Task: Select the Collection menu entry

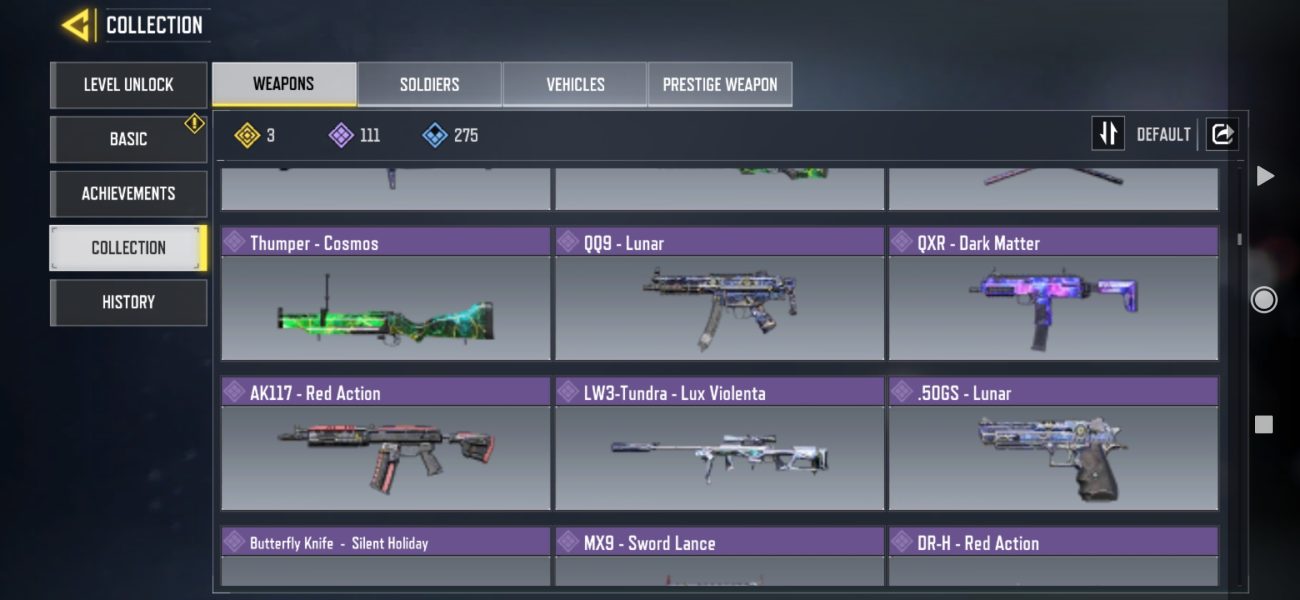Action: (128, 248)
